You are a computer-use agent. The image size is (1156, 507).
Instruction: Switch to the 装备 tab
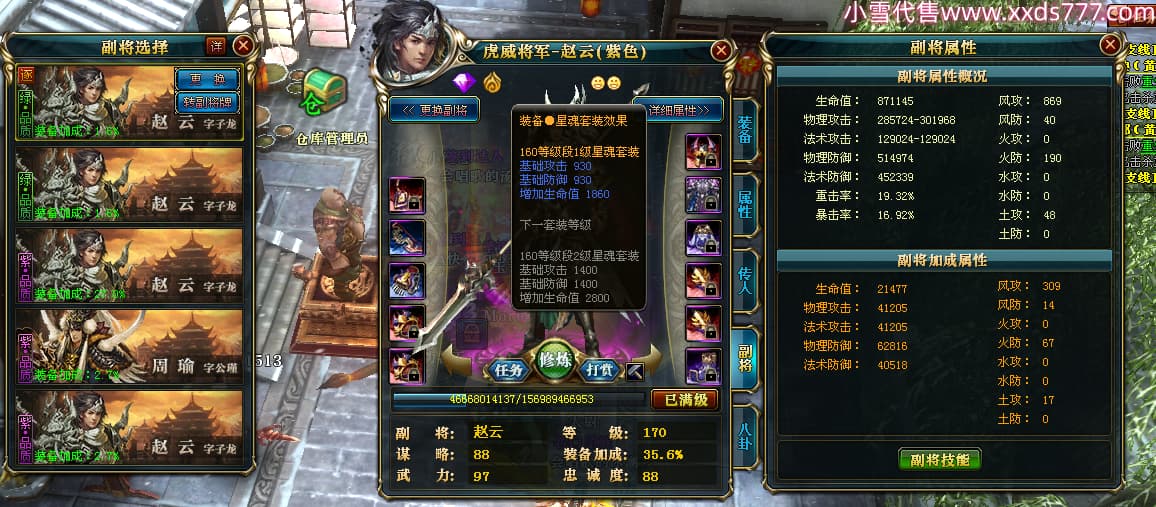pos(745,132)
